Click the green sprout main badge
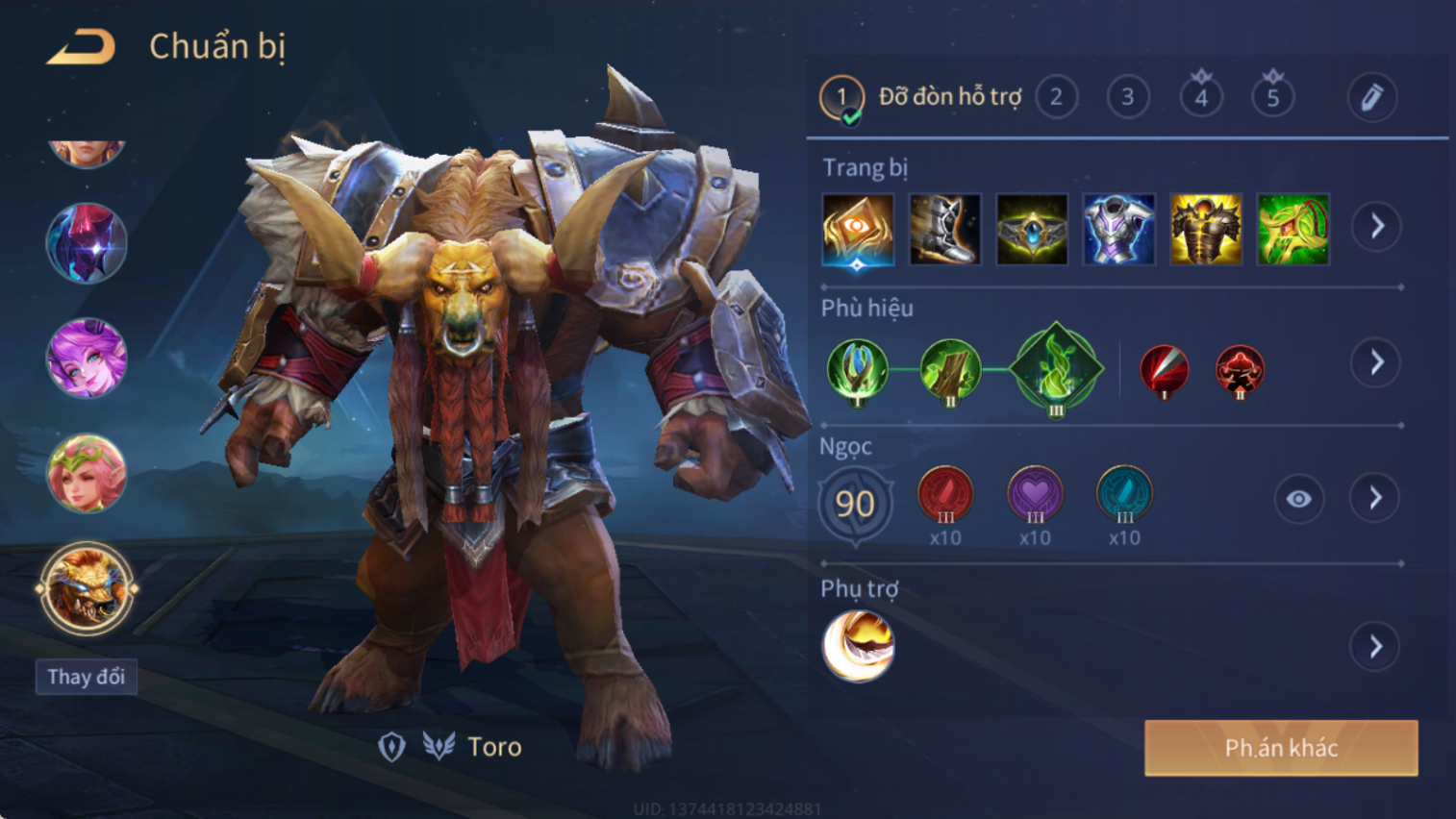Image resolution: width=1456 pixels, height=819 pixels. [1056, 369]
